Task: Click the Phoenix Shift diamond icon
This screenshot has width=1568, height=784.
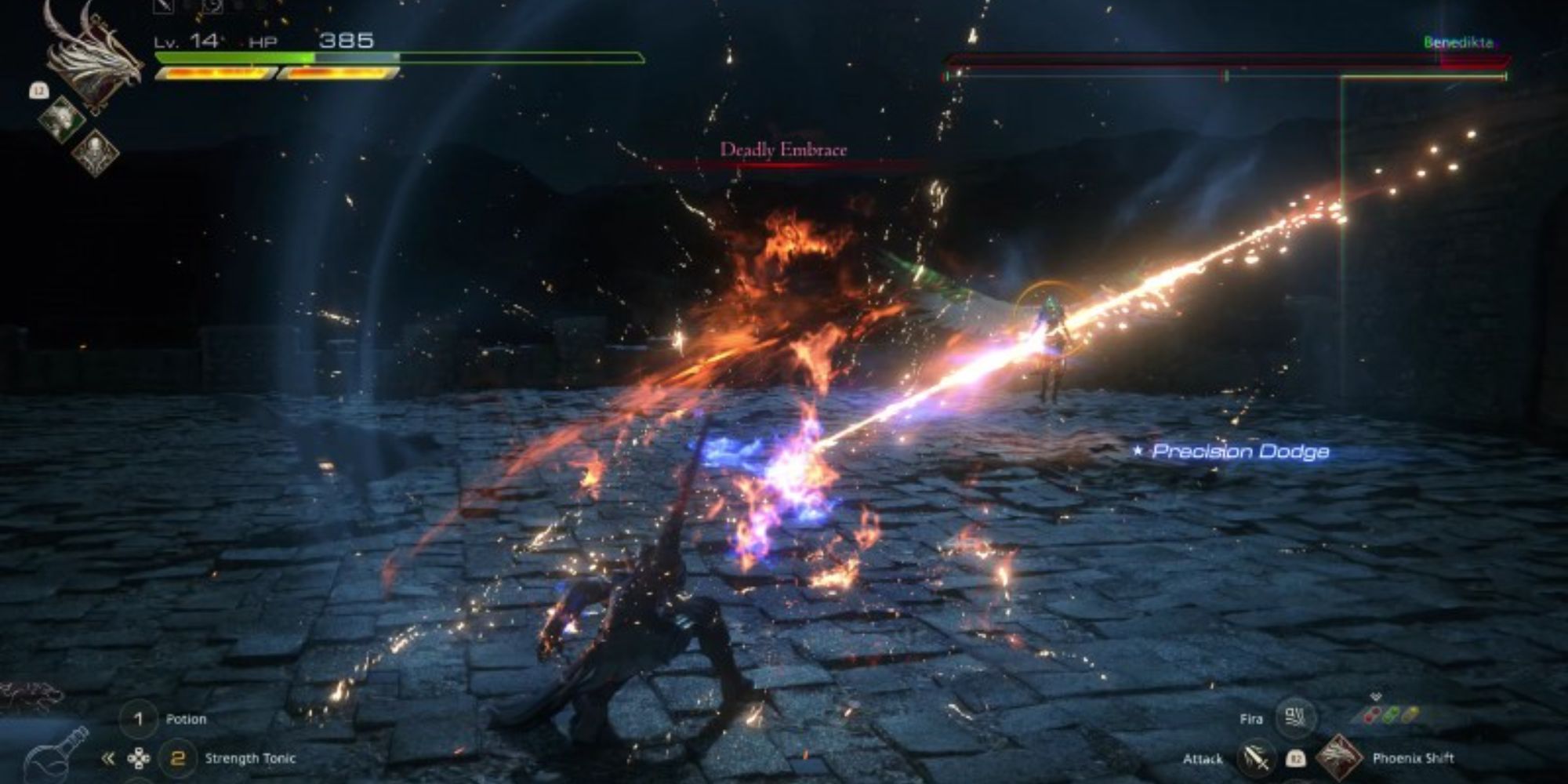Action: 1340,758
